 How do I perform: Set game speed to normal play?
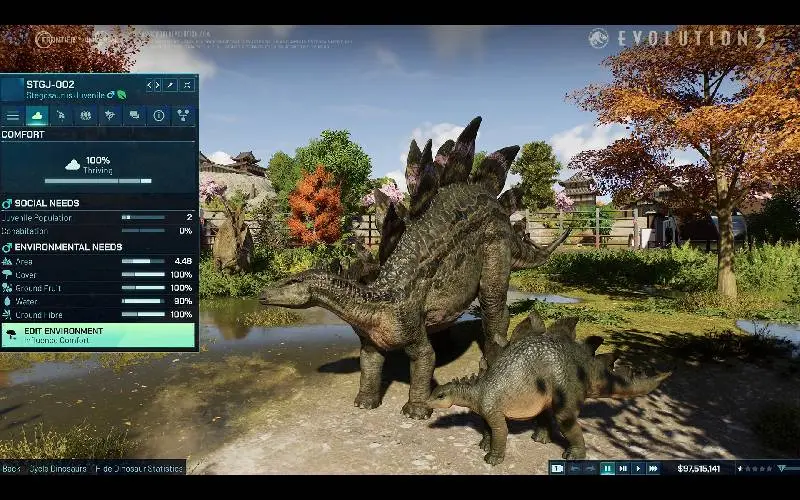coord(638,468)
